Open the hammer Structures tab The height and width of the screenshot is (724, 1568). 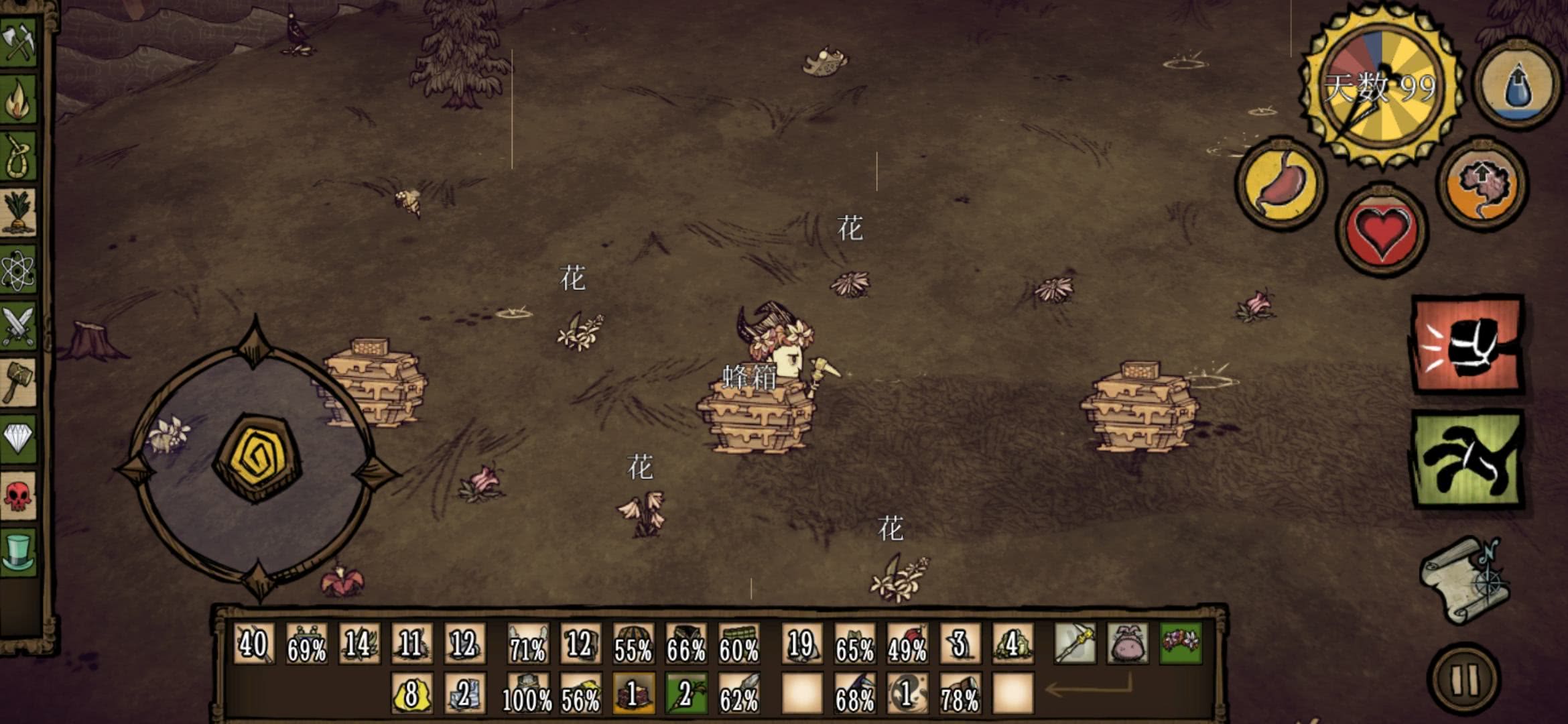click(19, 383)
